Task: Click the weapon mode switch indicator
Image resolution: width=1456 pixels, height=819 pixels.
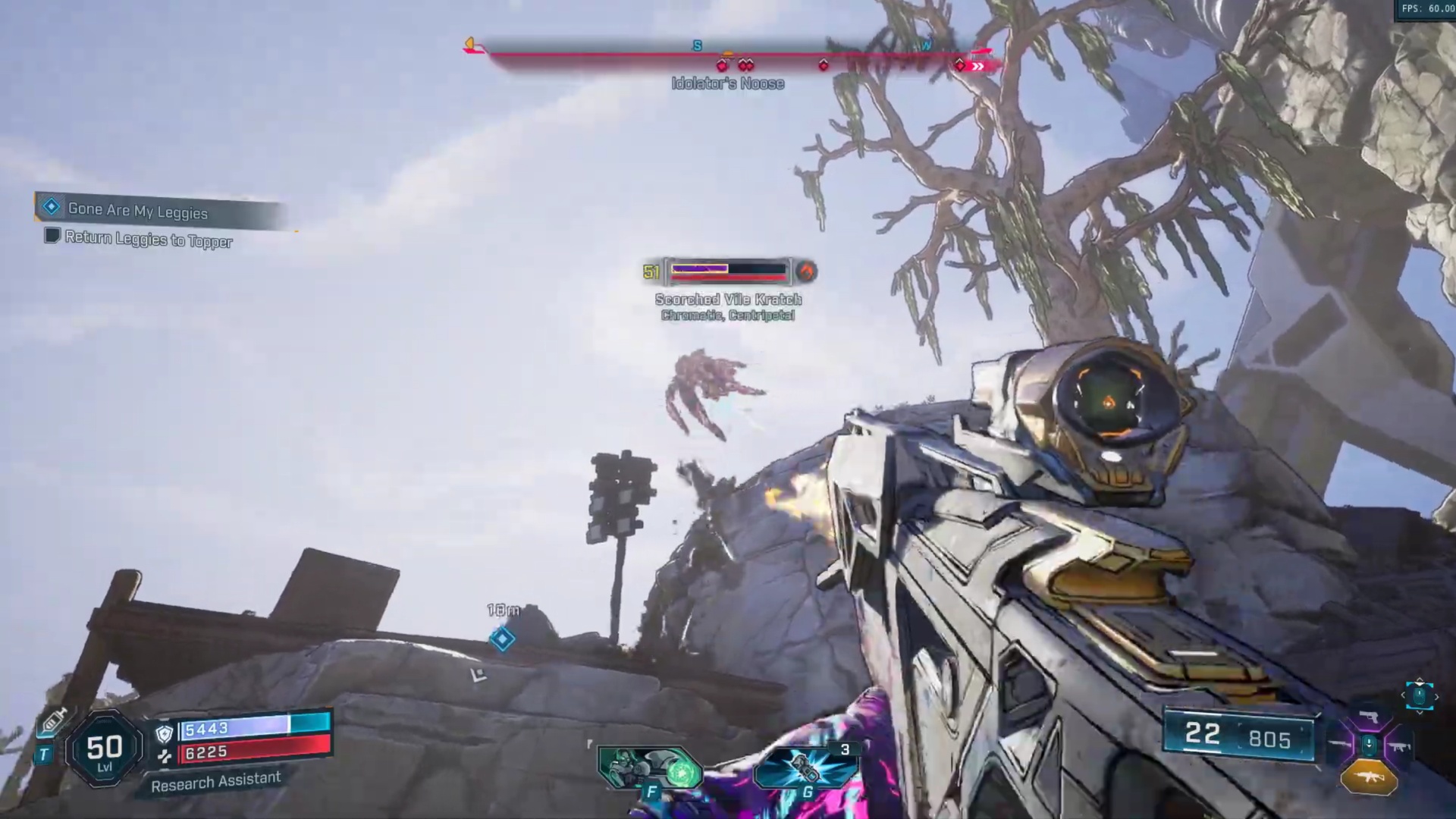Action: (1420, 695)
